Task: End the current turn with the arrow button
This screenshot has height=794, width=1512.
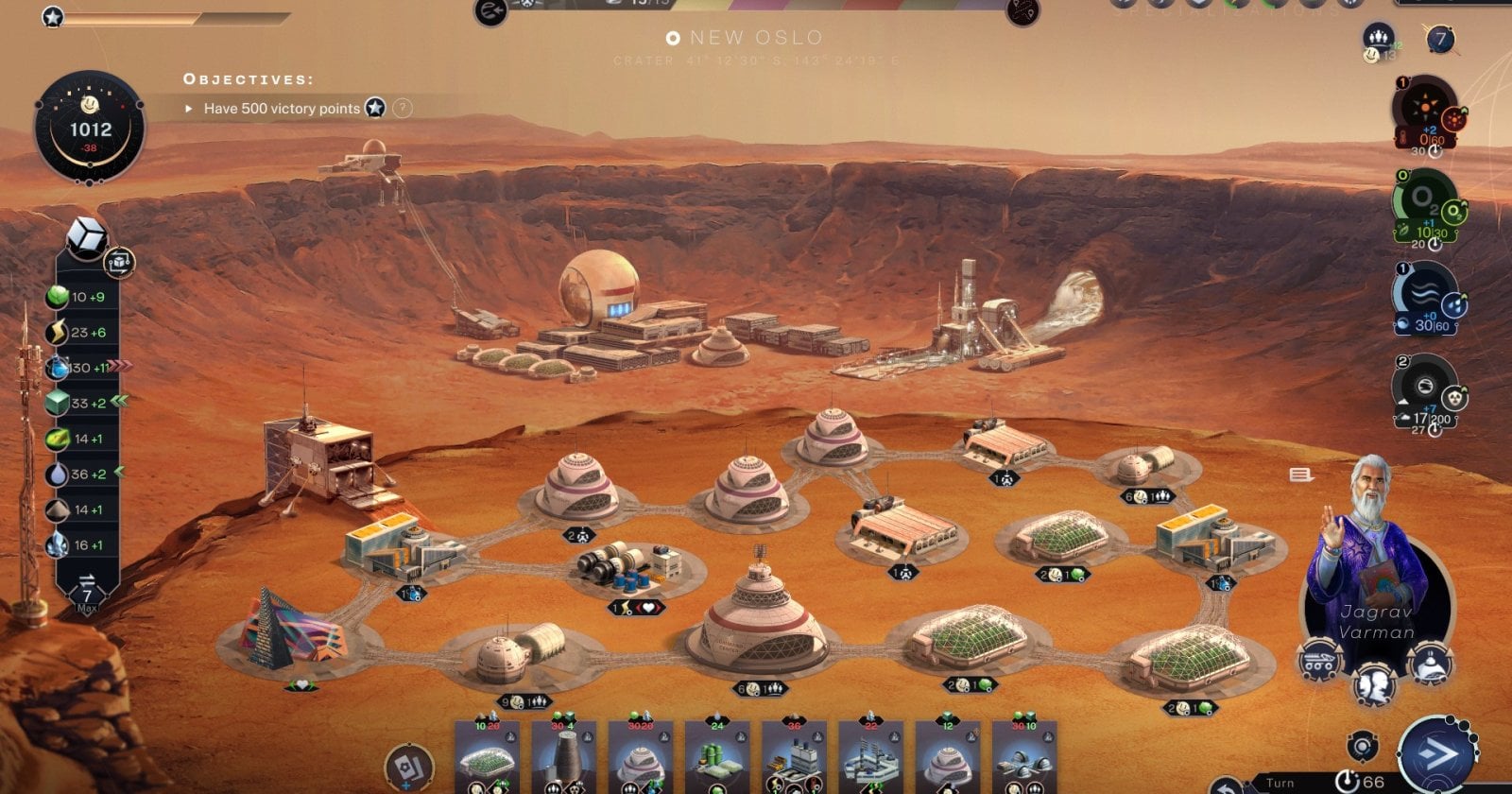Action: (x=1436, y=754)
